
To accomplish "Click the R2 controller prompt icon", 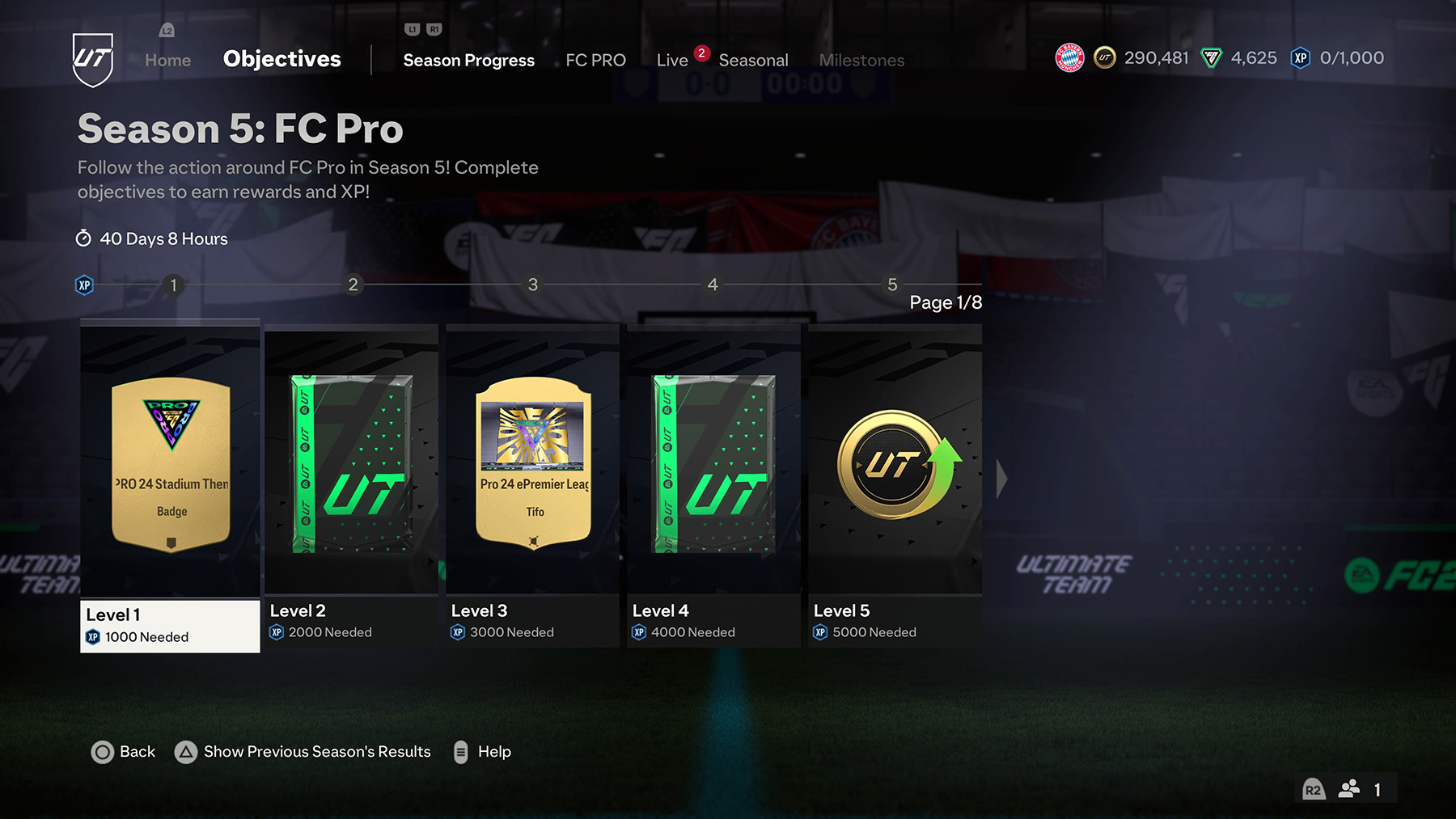I will tap(1314, 789).
